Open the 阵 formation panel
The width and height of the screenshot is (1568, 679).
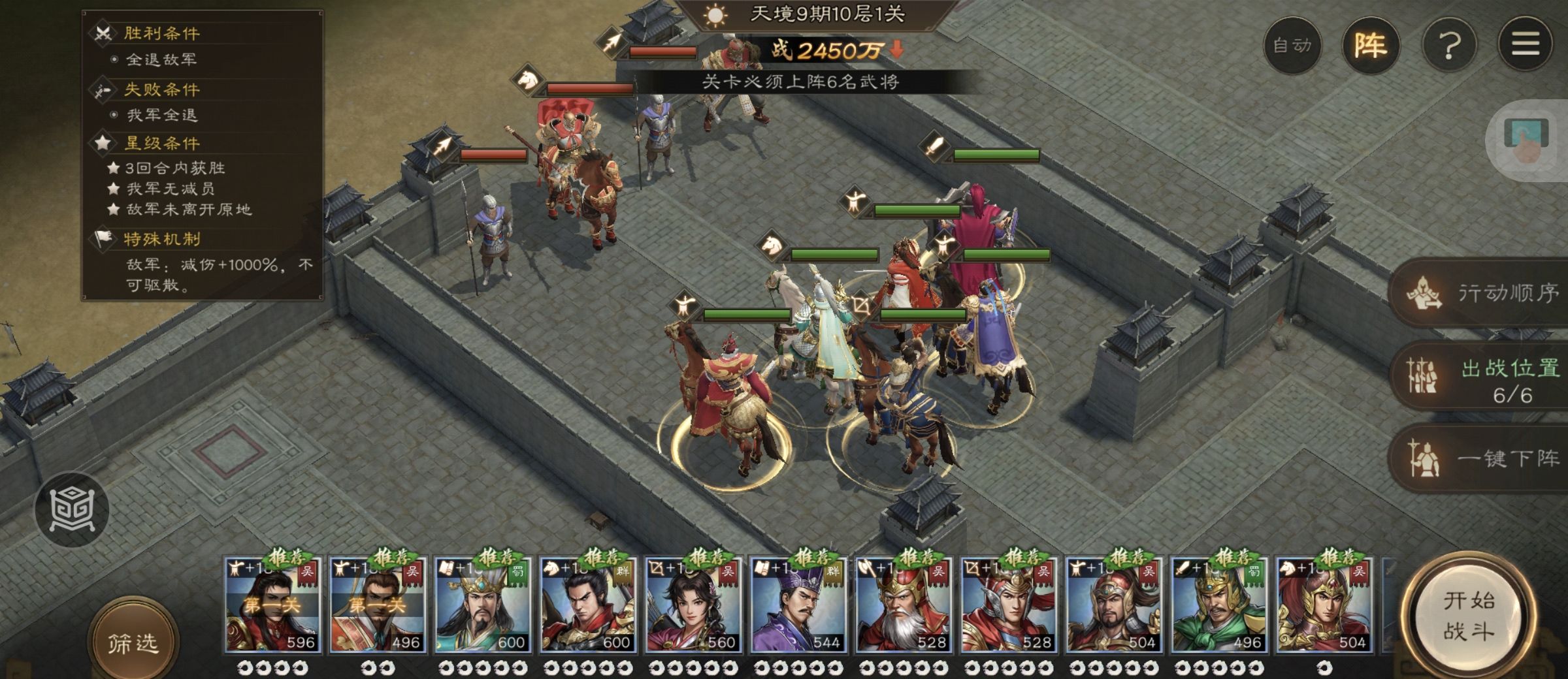point(1370,46)
